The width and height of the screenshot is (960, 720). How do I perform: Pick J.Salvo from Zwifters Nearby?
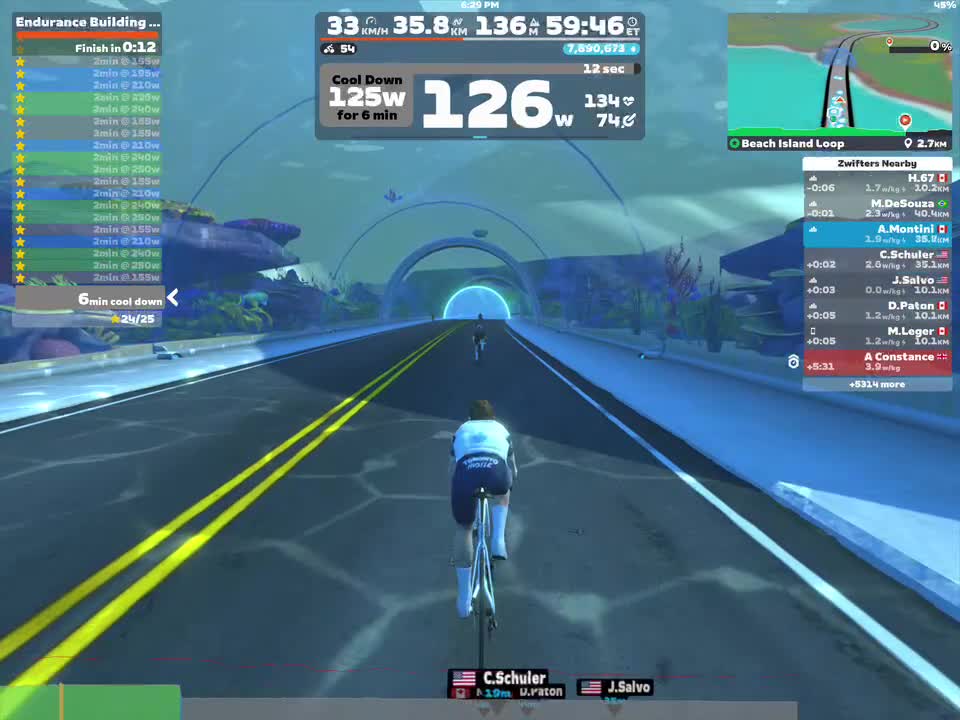pyautogui.click(x=877, y=285)
